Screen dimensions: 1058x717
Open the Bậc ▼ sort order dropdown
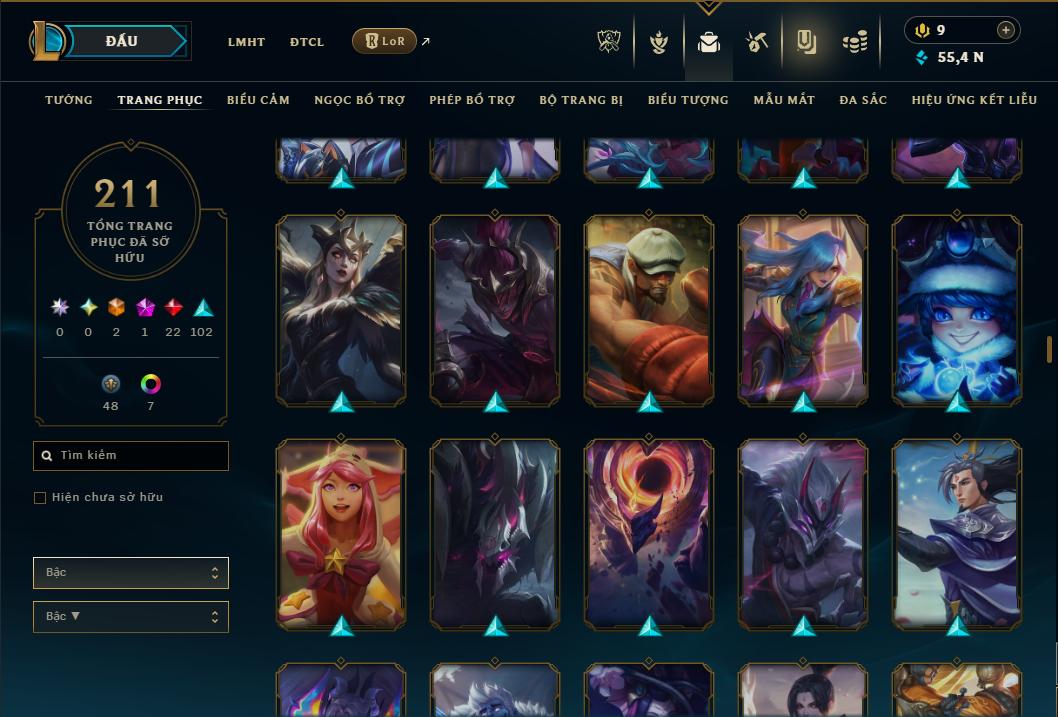(x=130, y=617)
